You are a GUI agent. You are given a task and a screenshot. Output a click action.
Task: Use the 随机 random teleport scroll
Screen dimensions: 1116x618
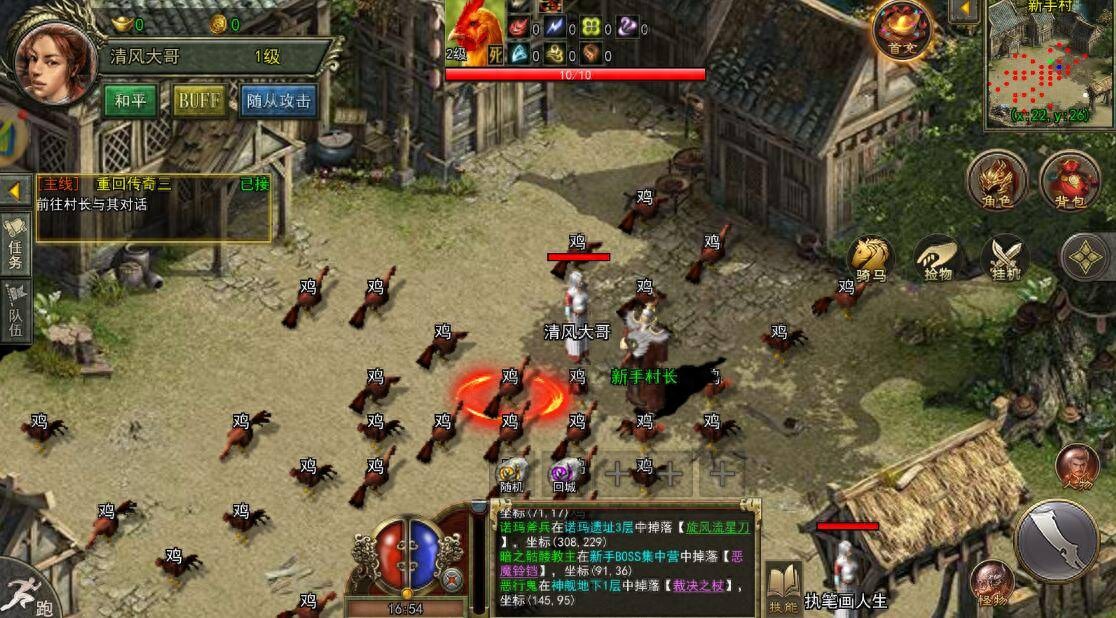pos(513,475)
